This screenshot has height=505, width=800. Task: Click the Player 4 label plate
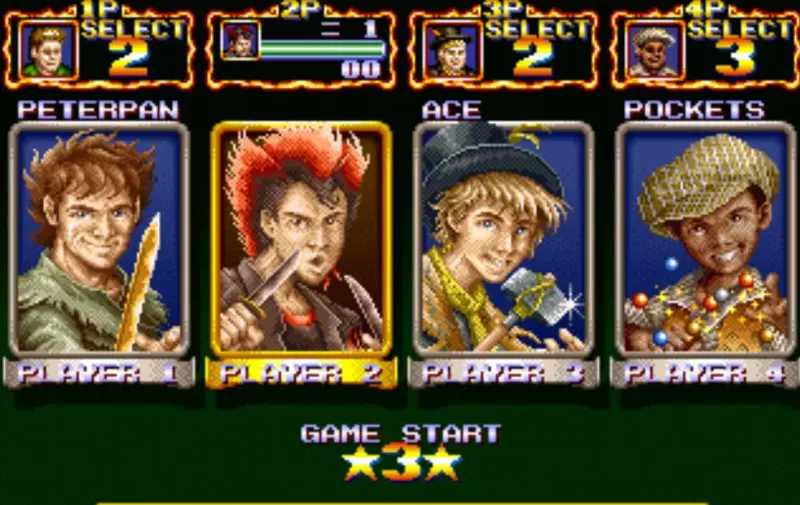coord(706,374)
